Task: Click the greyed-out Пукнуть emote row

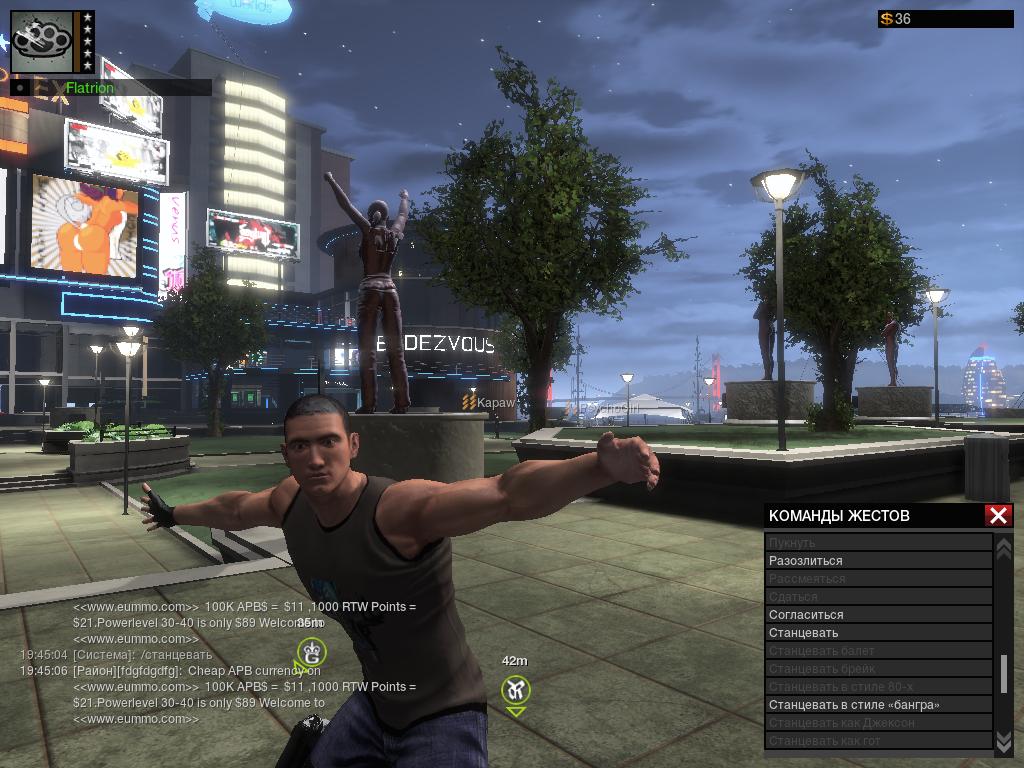Action: pos(878,543)
